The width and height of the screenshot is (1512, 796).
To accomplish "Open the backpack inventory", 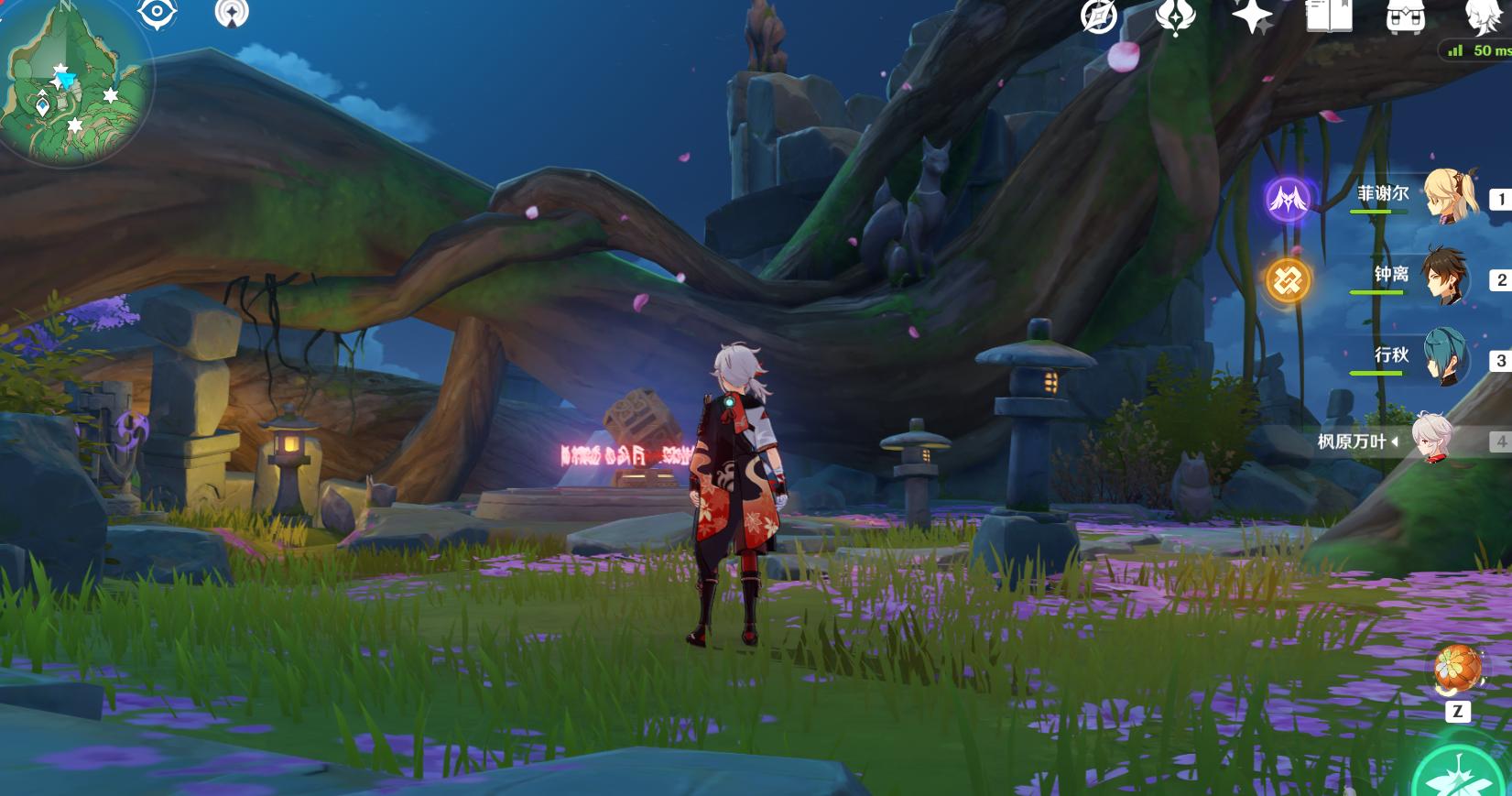I will tap(1405, 16).
